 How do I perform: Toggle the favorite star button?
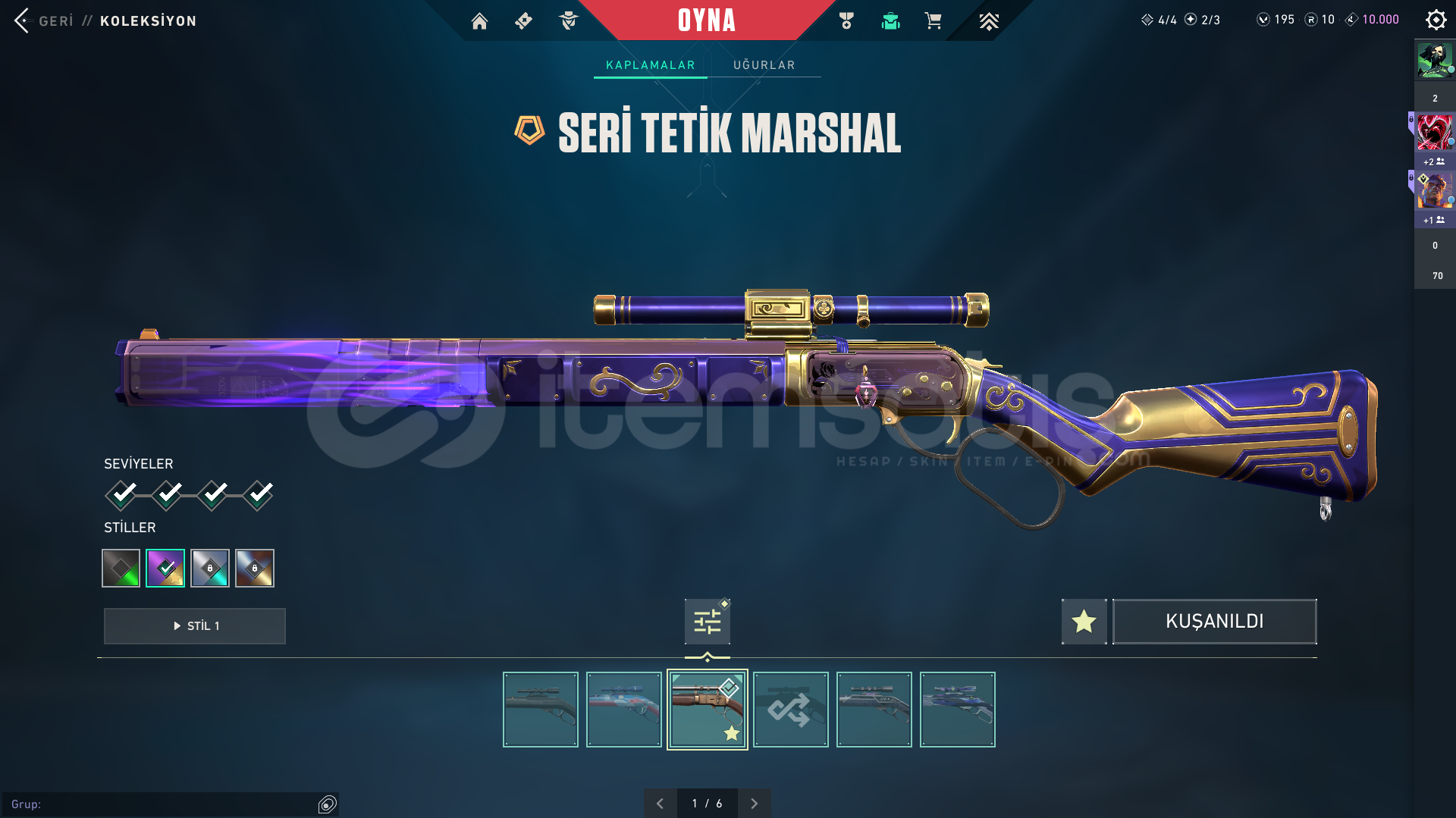1084,622
